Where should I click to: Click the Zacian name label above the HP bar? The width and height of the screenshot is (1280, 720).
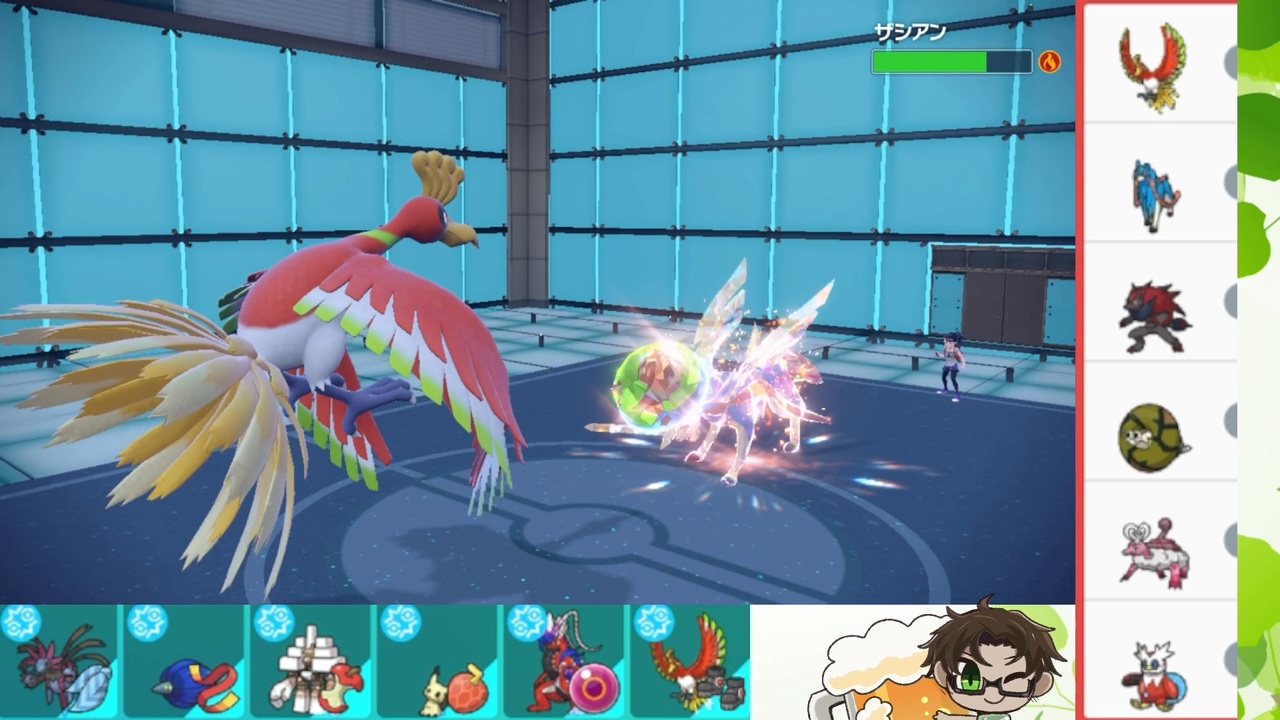tap(910, 31)
